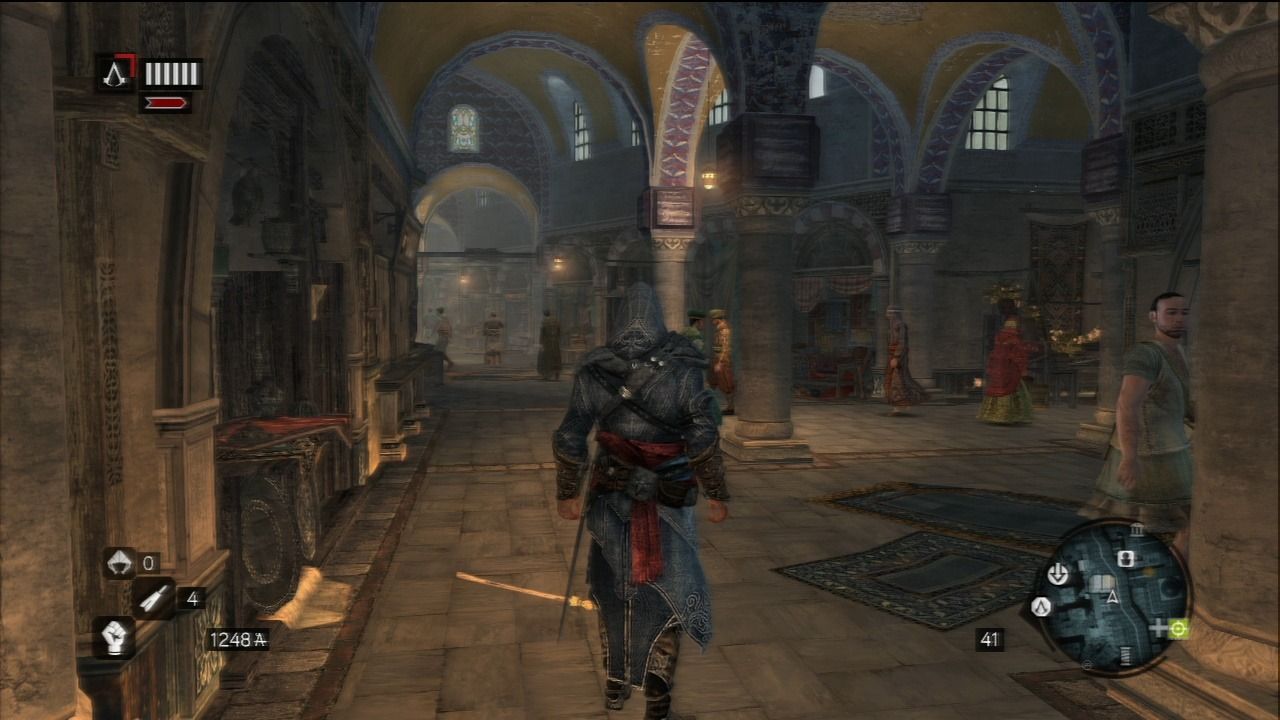This screenshot has height=720, width=1280.
Task: Select the down-arrow marker on the minimap
Action: click(x=1057, y=574)
